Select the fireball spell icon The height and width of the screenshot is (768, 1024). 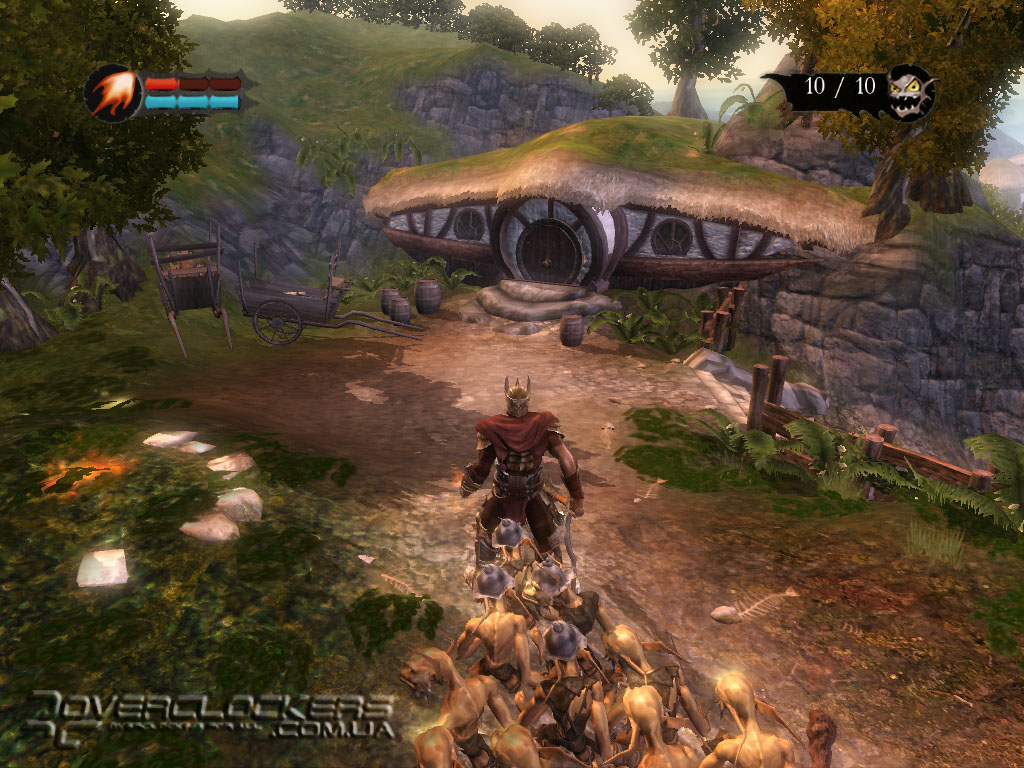pyautogui.click(x=113, y=93)
